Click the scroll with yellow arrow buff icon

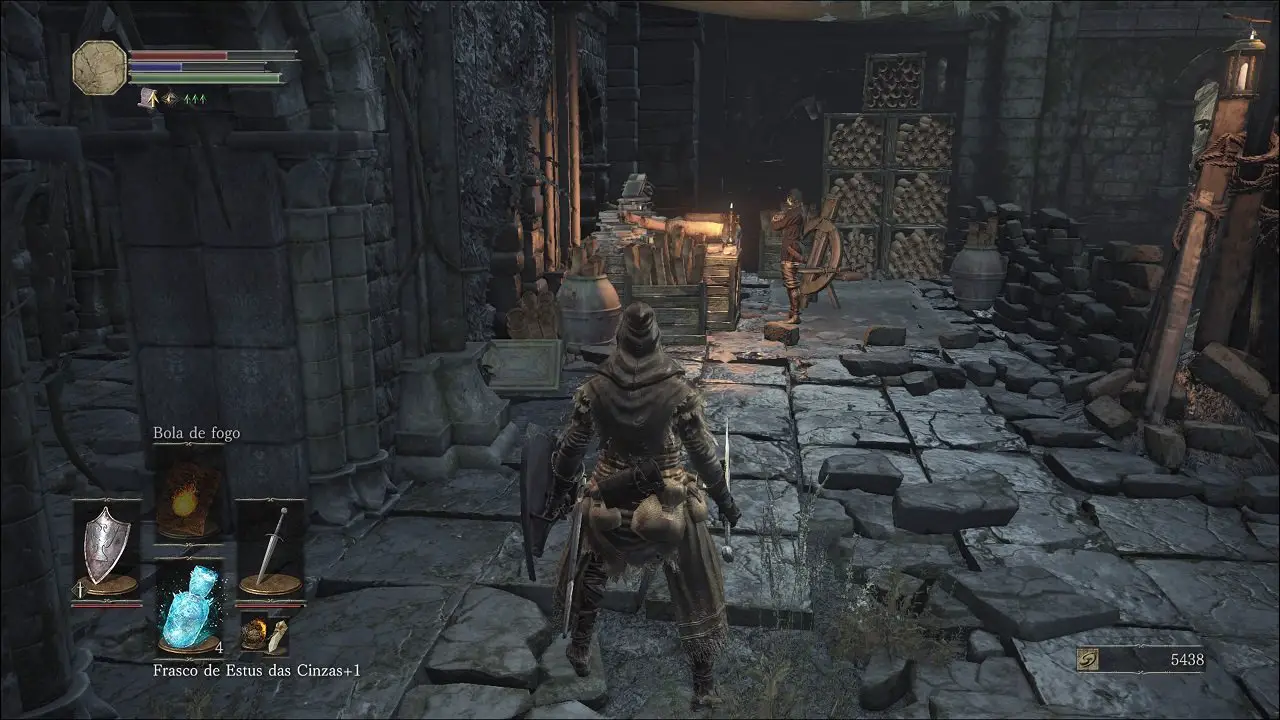coord(147,98)
